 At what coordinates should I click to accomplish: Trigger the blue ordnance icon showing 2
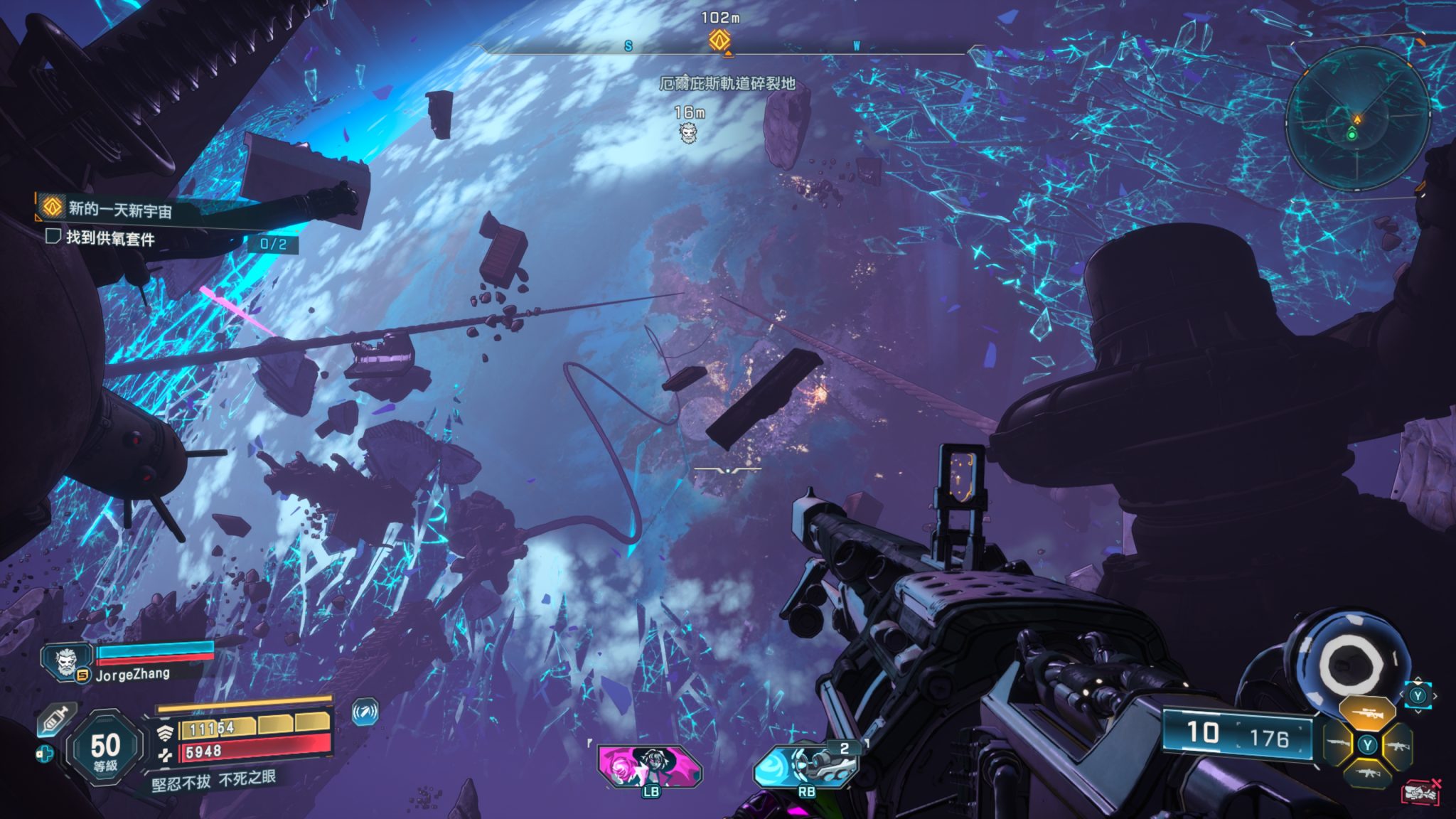(x=805, y=766)
